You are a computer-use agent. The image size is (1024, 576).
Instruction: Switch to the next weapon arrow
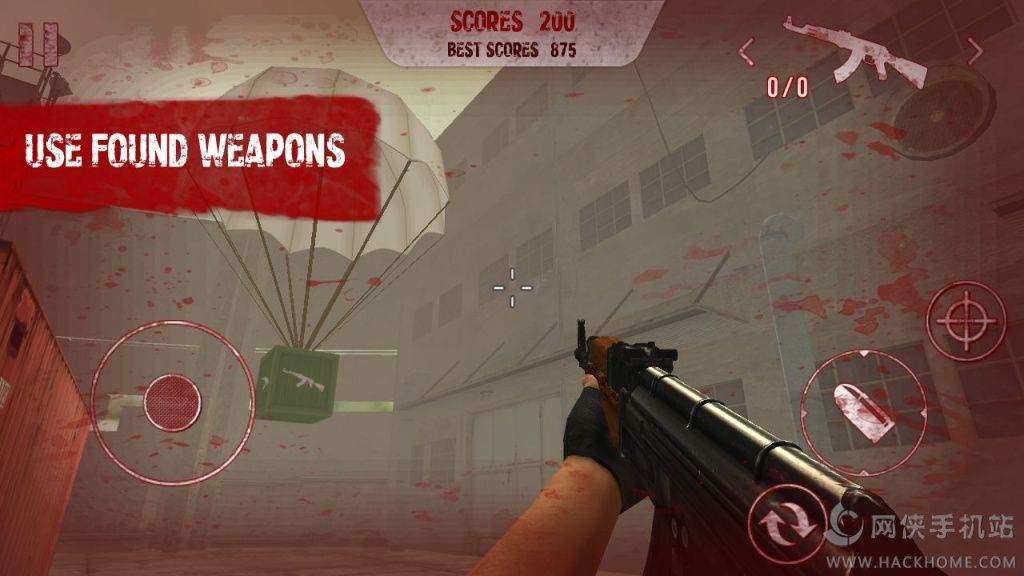pyautogui.click(x=975, y=49)
